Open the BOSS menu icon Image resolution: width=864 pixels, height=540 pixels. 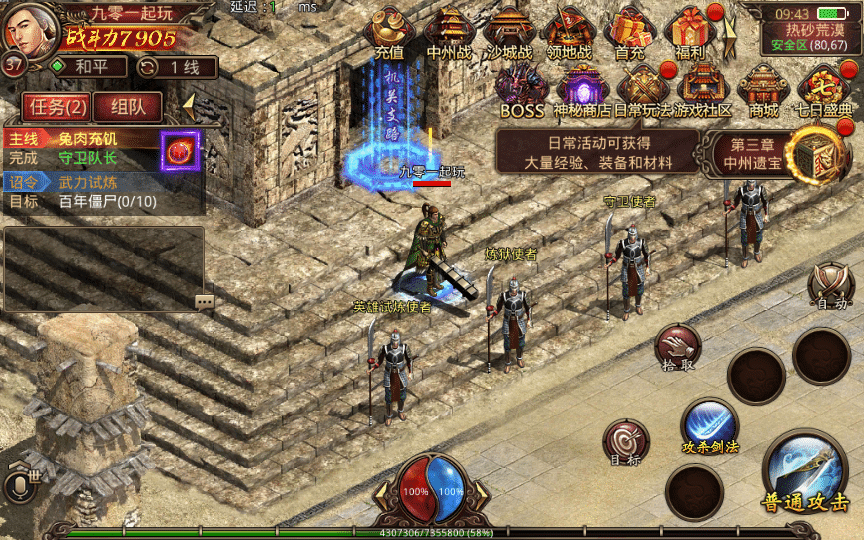521,90
